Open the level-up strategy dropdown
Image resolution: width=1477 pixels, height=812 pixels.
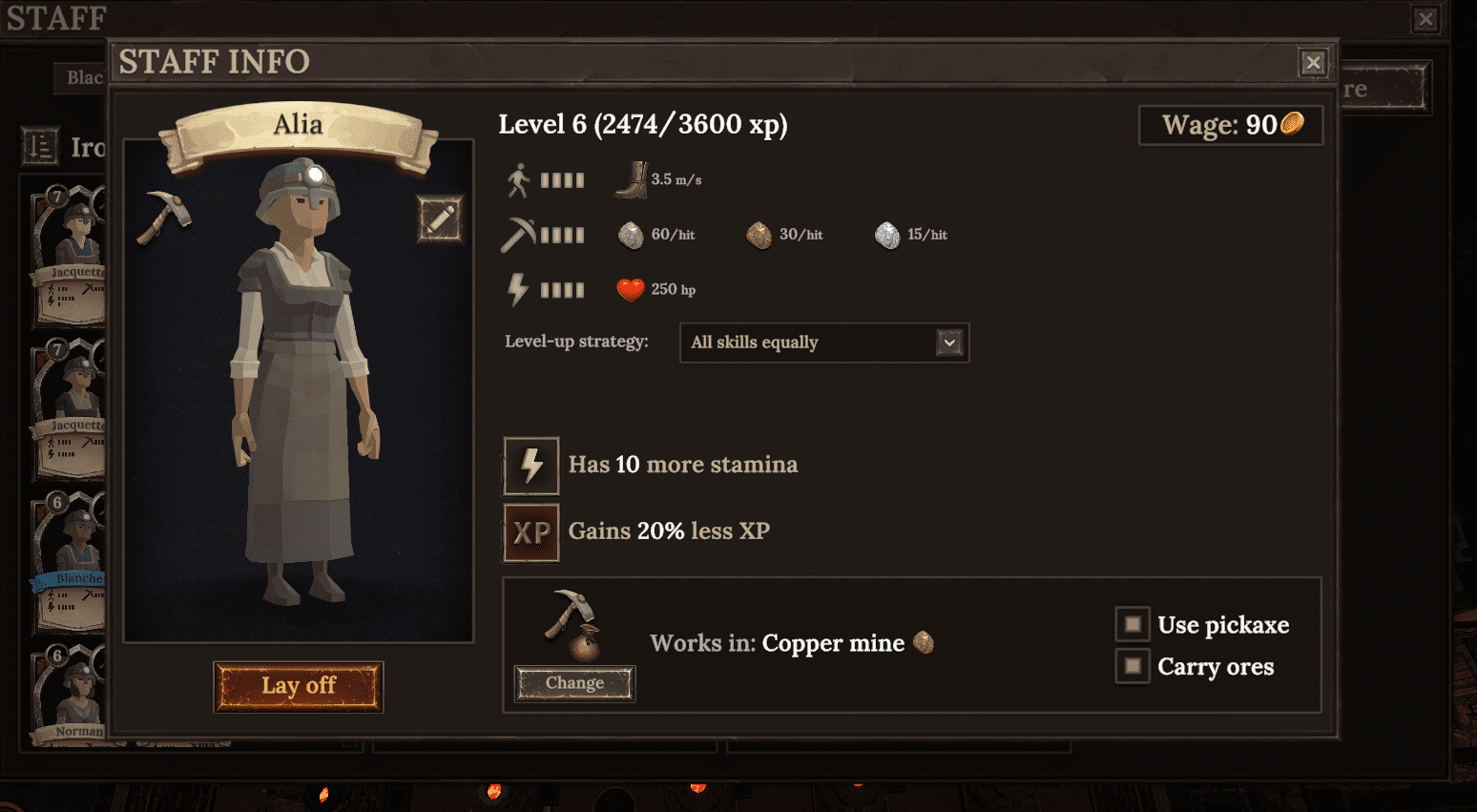[x=947, y=343]
